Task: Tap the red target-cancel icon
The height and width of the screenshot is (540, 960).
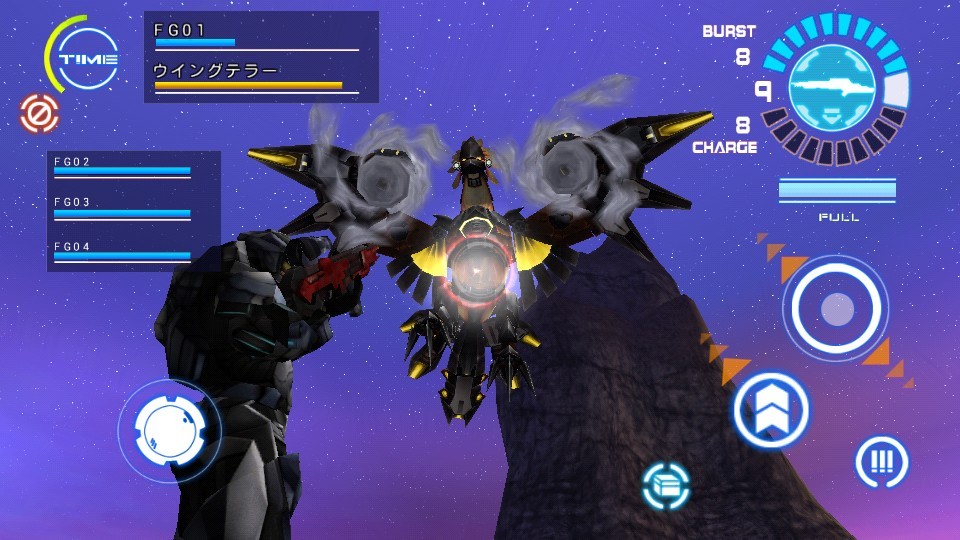Action: click(x=40, y=113)
